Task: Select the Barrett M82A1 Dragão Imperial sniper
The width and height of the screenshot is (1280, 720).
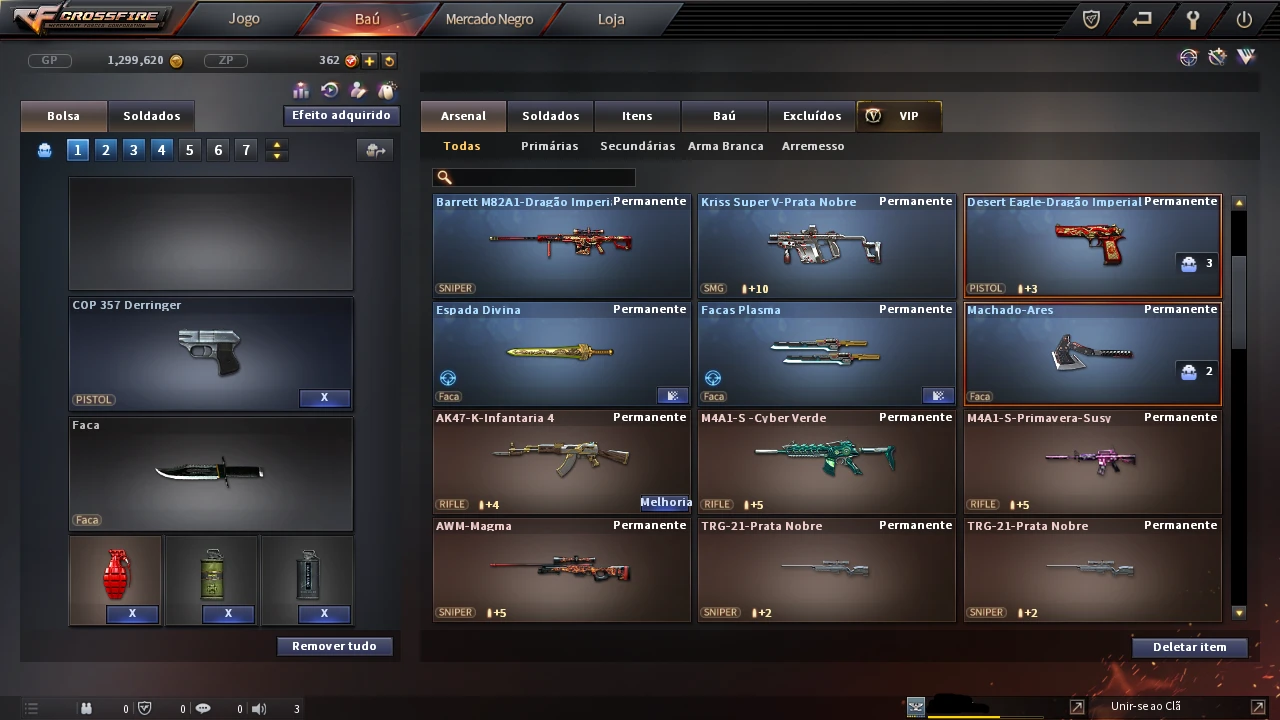Action: [x=561, y=245]
